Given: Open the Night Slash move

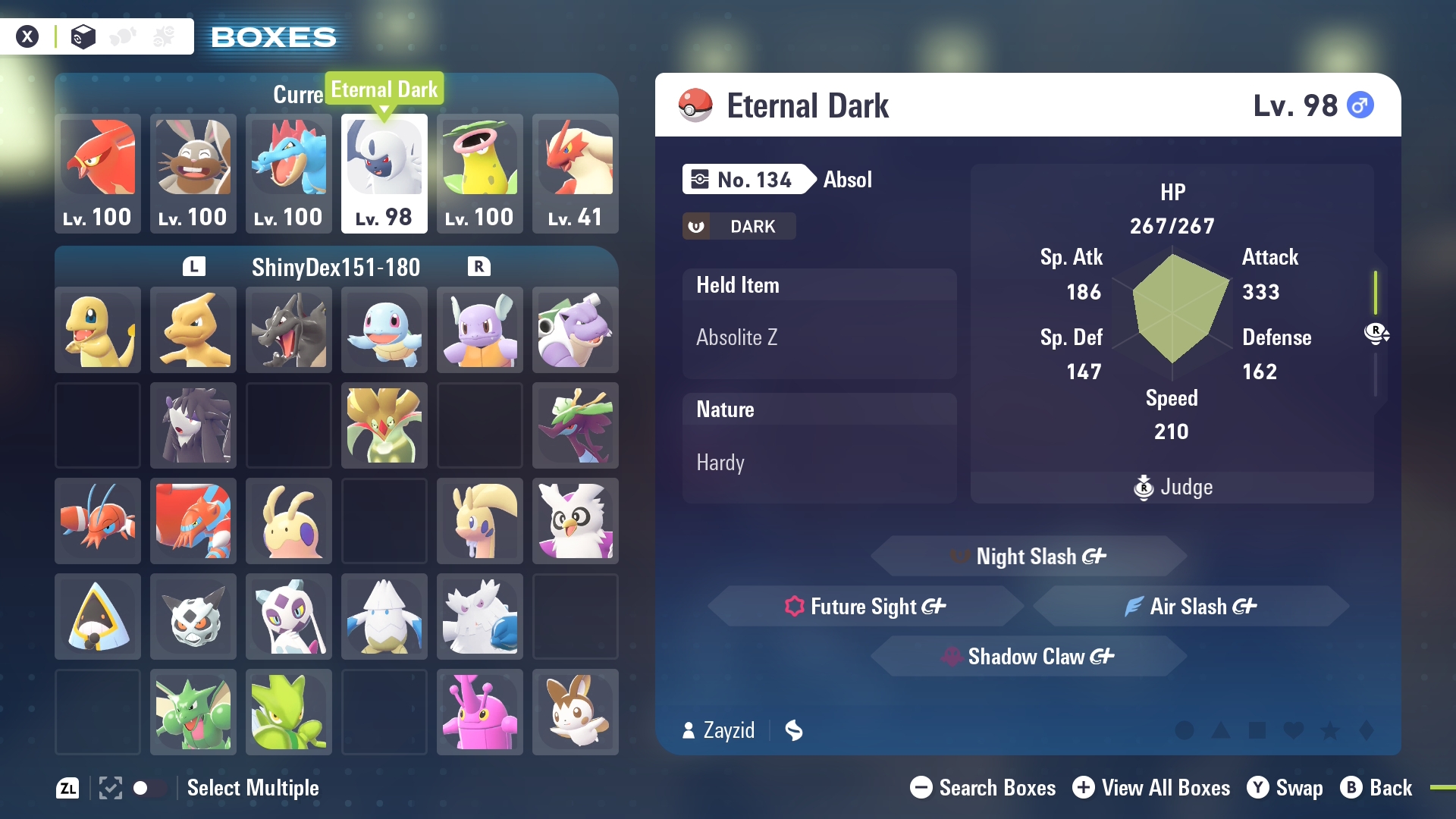Looking at the screenshot, I should click(1028, 557).
